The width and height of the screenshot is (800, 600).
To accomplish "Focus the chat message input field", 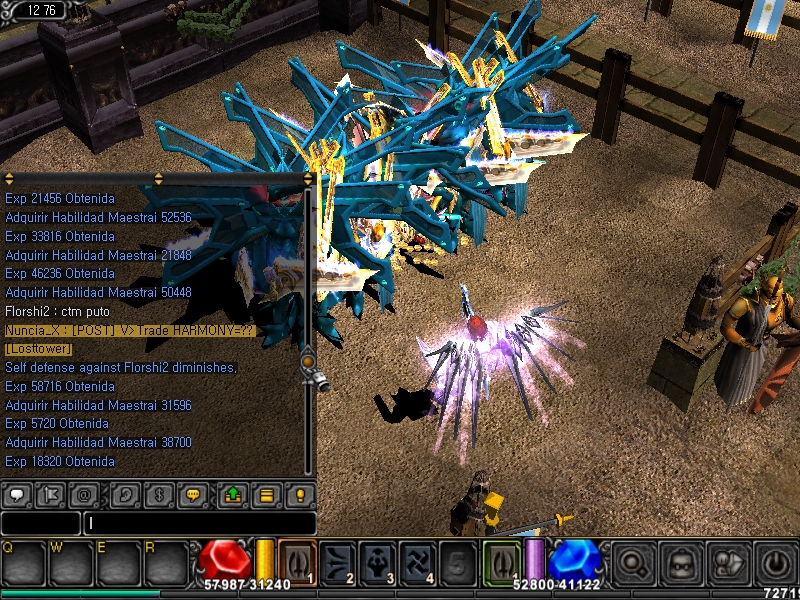I will point(200,523).
